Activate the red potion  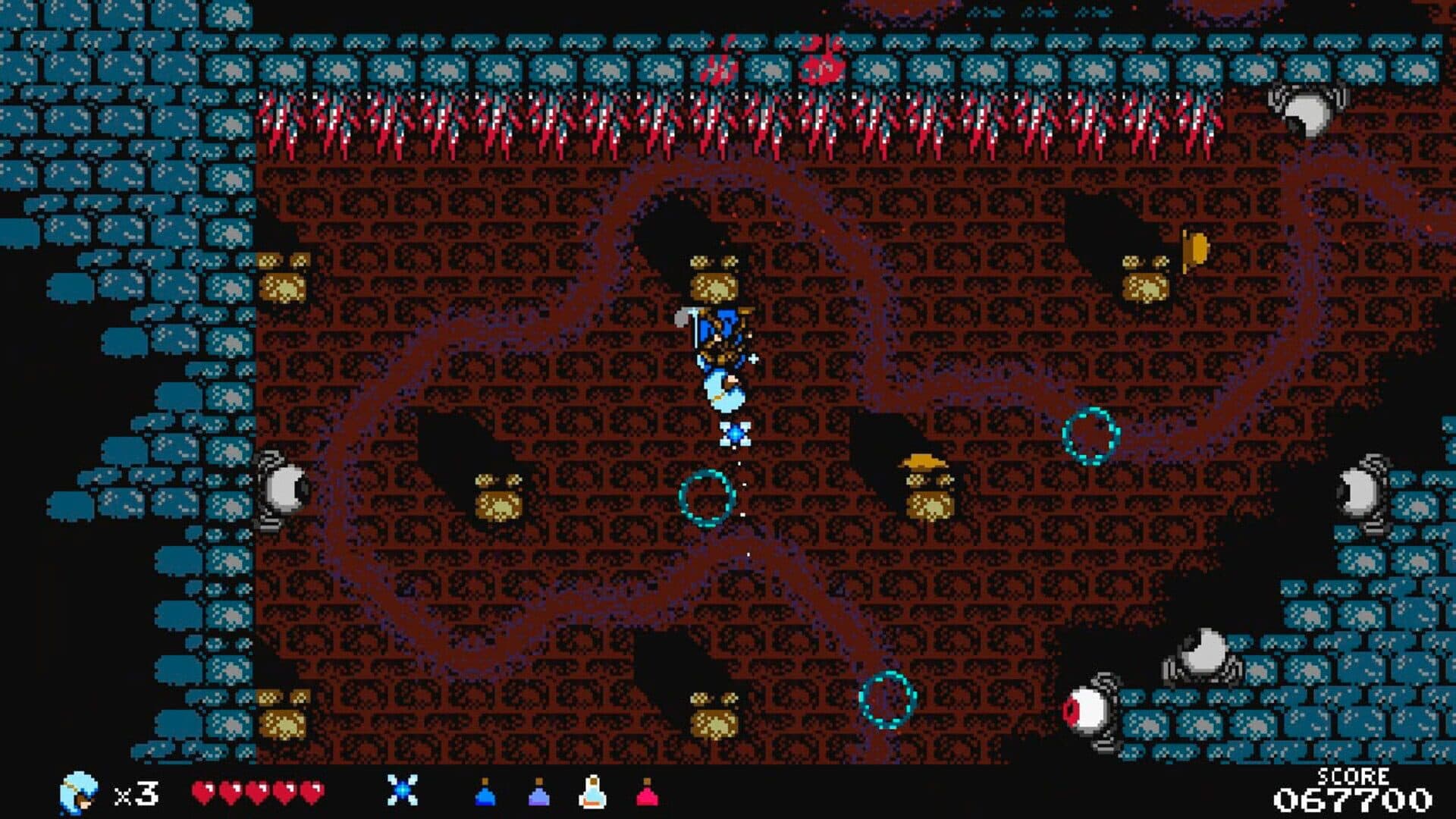point(647,793)
